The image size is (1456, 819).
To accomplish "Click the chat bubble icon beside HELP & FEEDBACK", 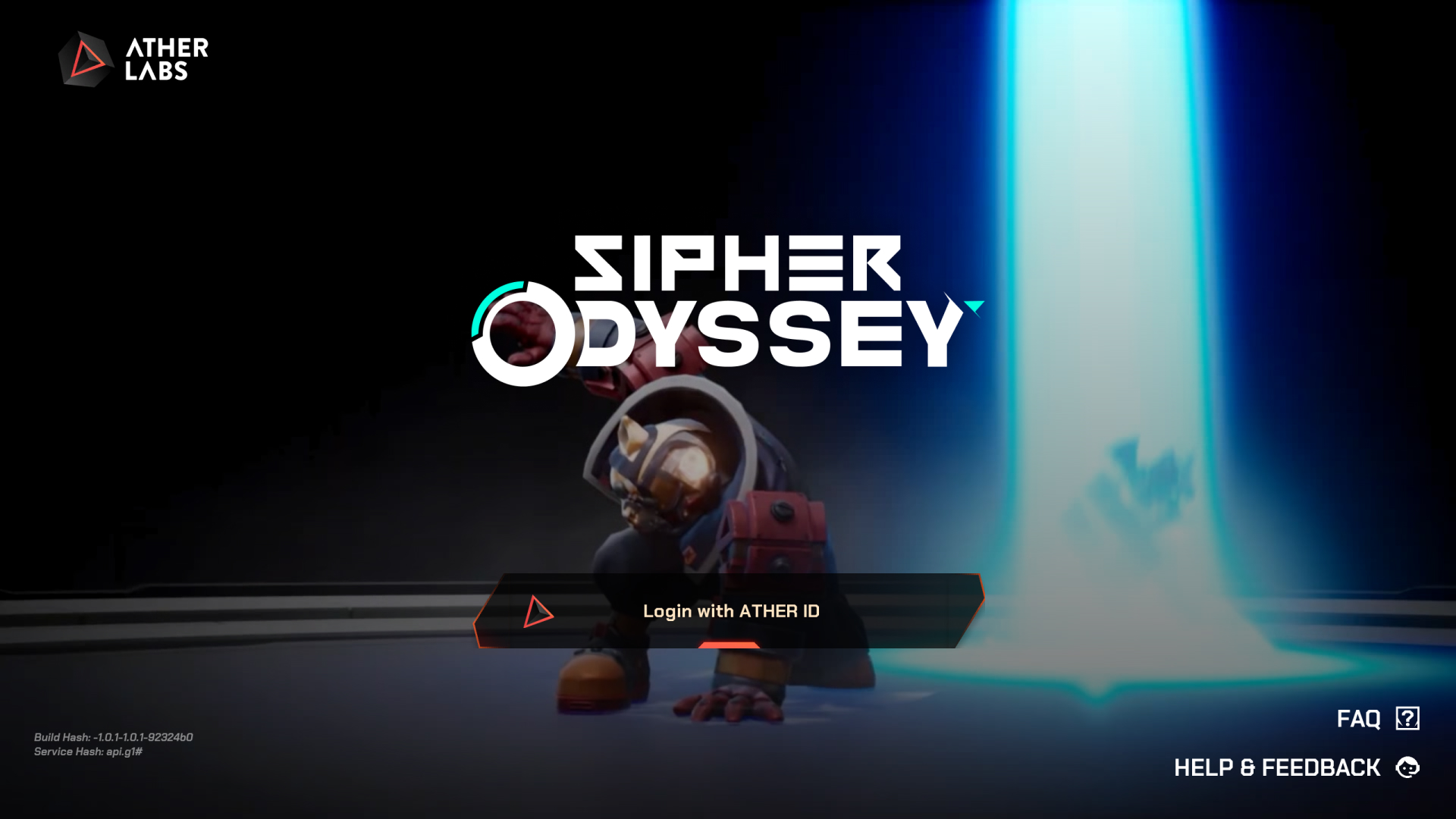I will point(1407,767).
